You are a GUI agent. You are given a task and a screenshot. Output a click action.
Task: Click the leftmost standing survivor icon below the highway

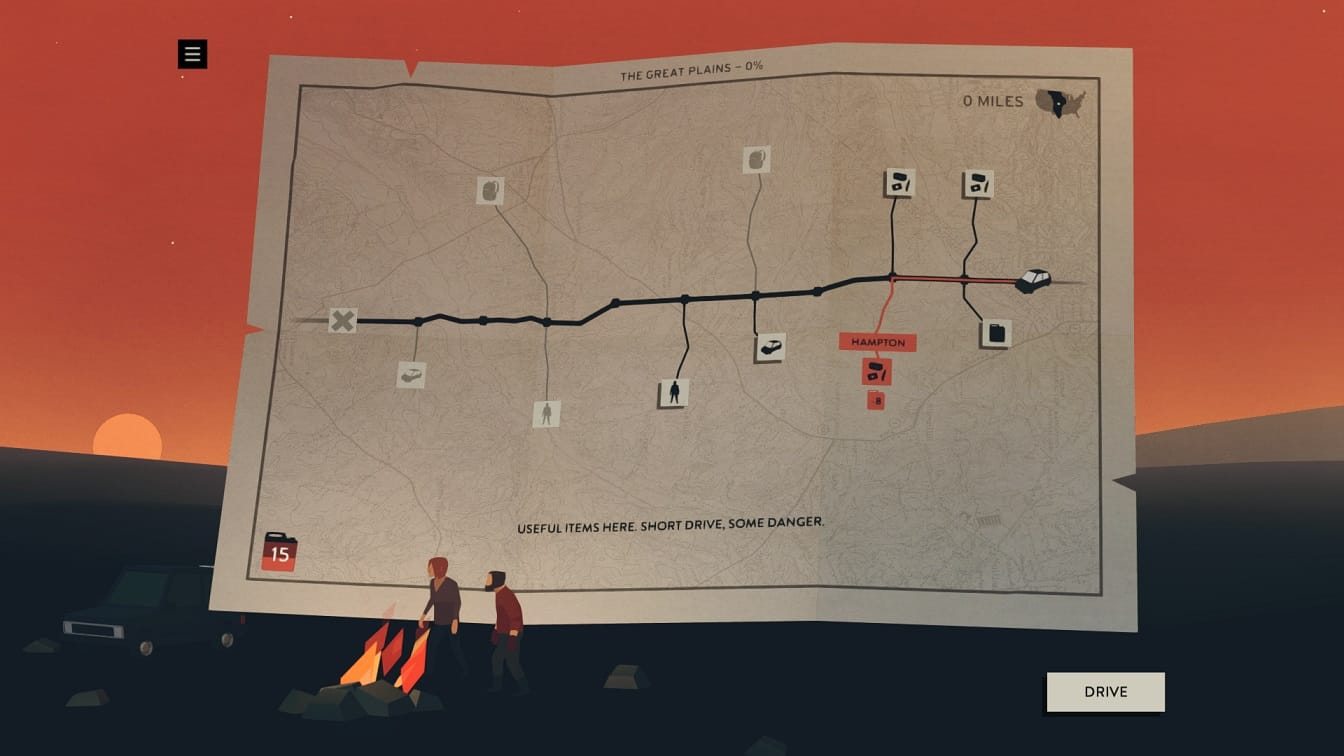[546, 415]
